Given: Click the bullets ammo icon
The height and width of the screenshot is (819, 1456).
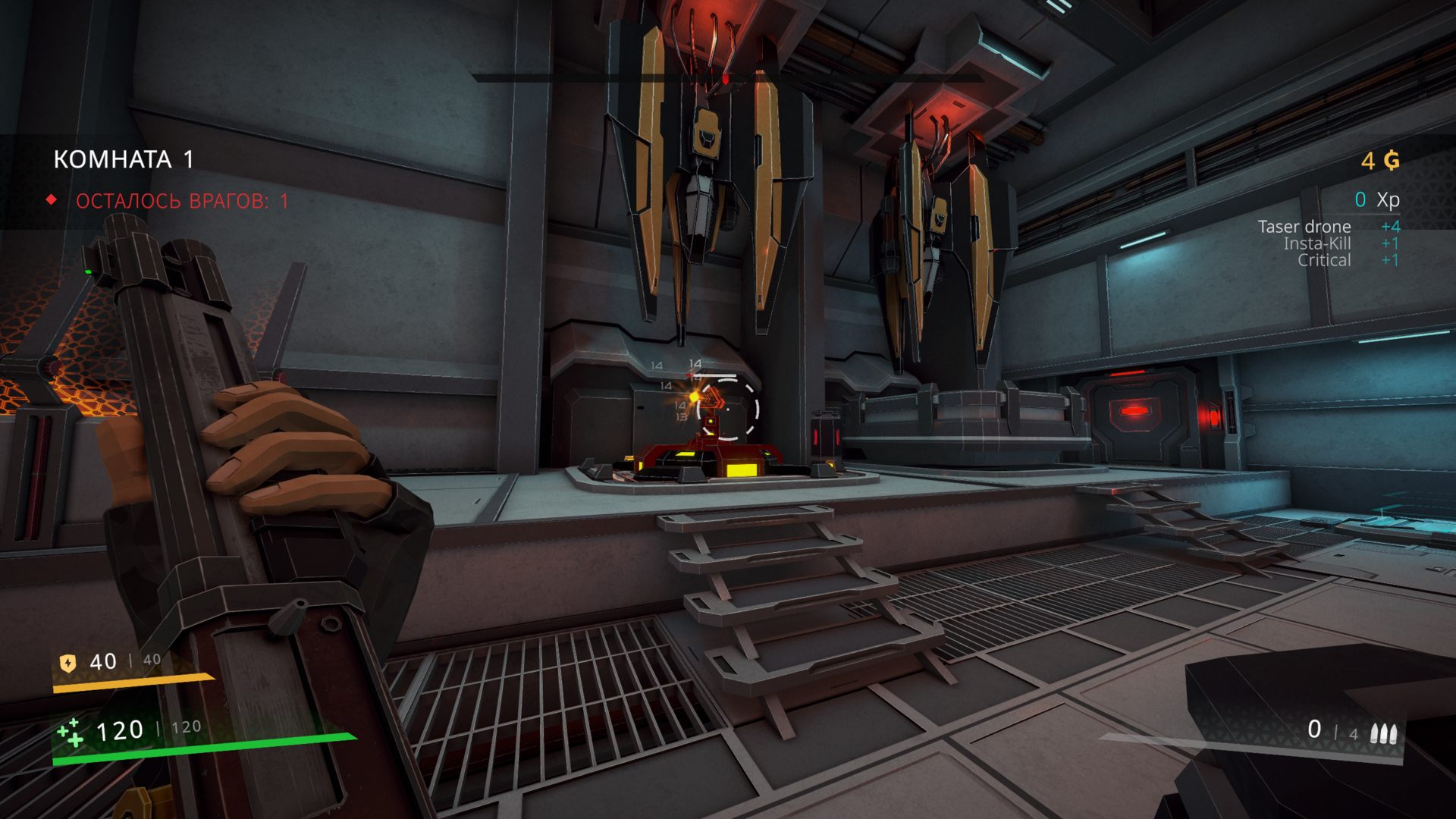Looking at the screenshot, I should (x=1384, y=733).
